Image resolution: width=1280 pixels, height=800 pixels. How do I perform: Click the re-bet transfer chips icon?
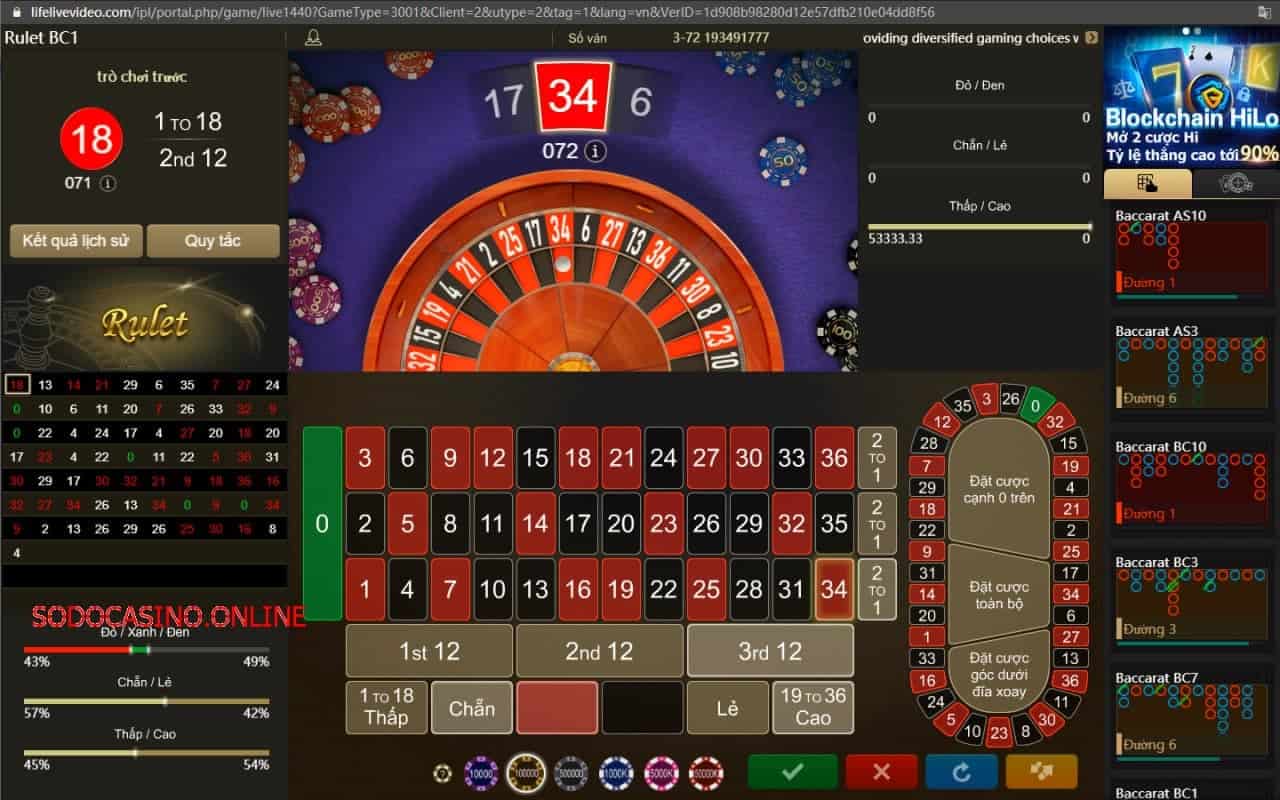click(1042, 771)
